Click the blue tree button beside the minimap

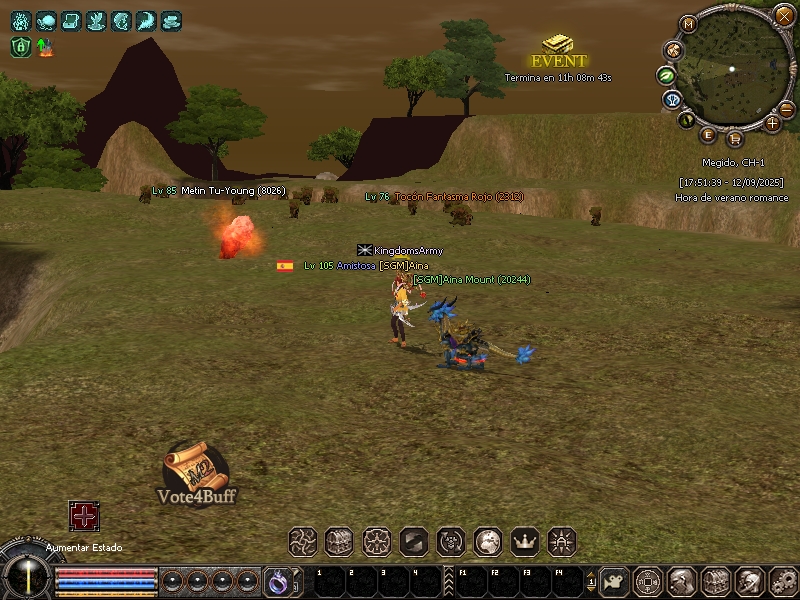click(671, 100)
